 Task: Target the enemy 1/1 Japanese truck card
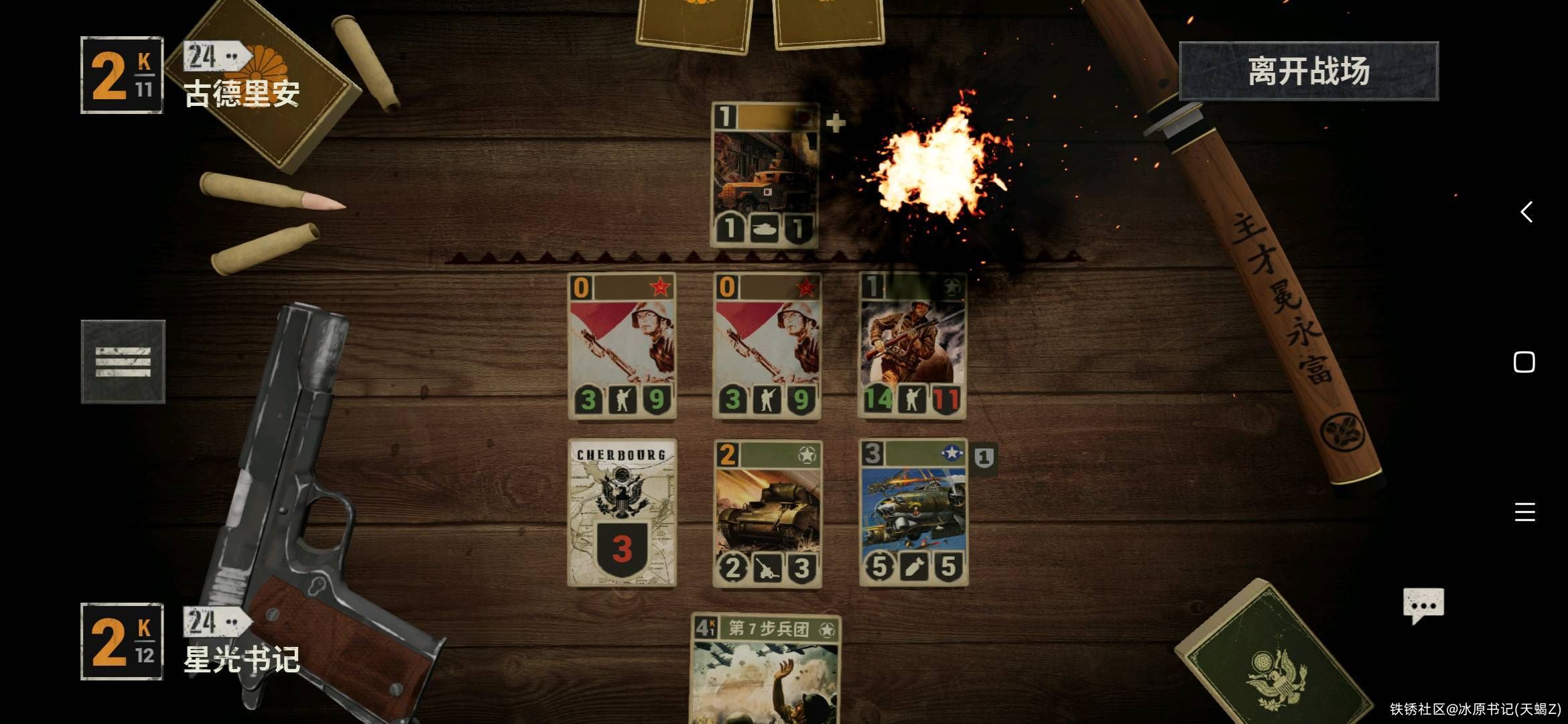click(x=765, y=176)
